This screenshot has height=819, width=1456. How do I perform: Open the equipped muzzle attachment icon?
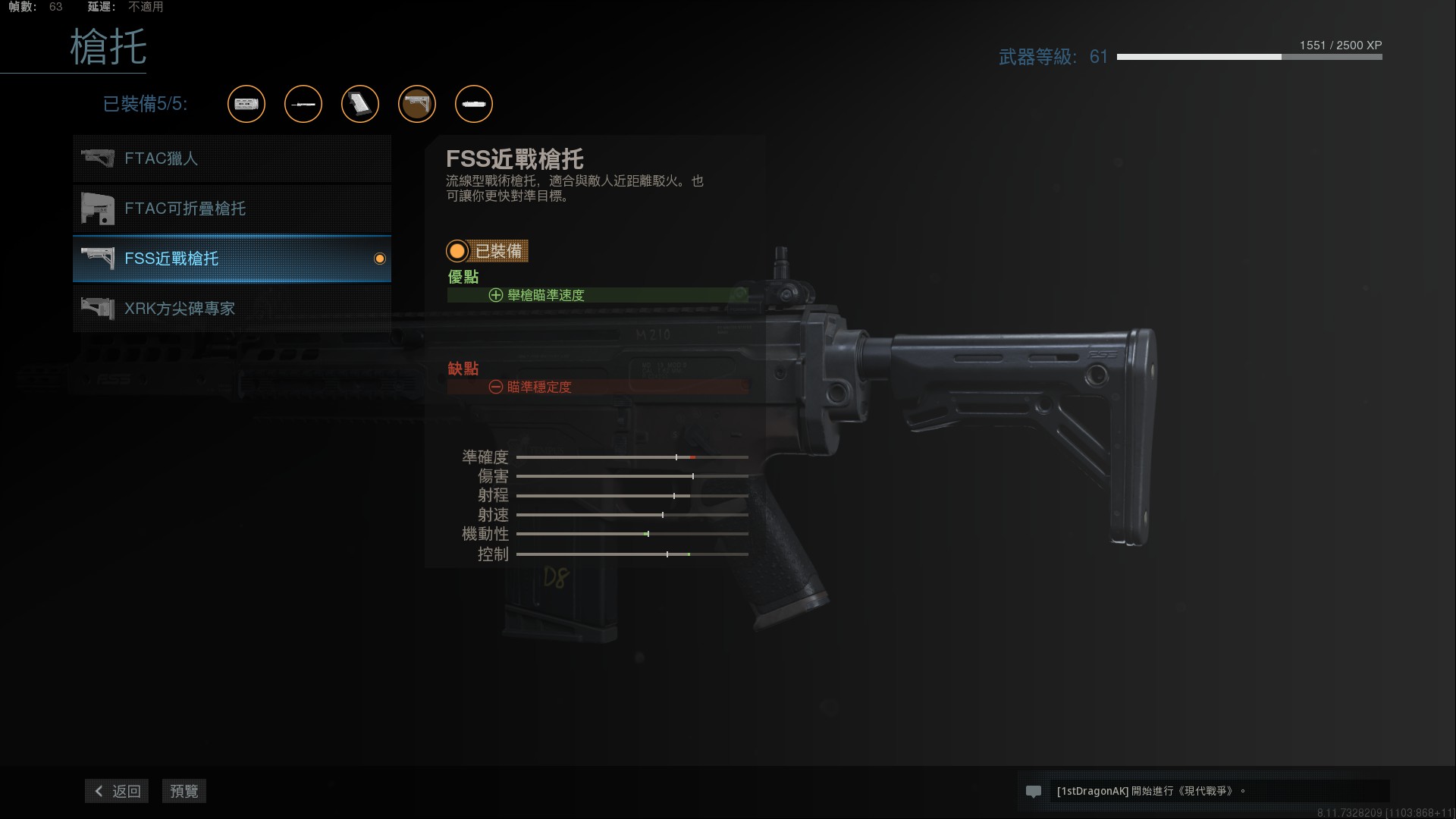point(246,104)
